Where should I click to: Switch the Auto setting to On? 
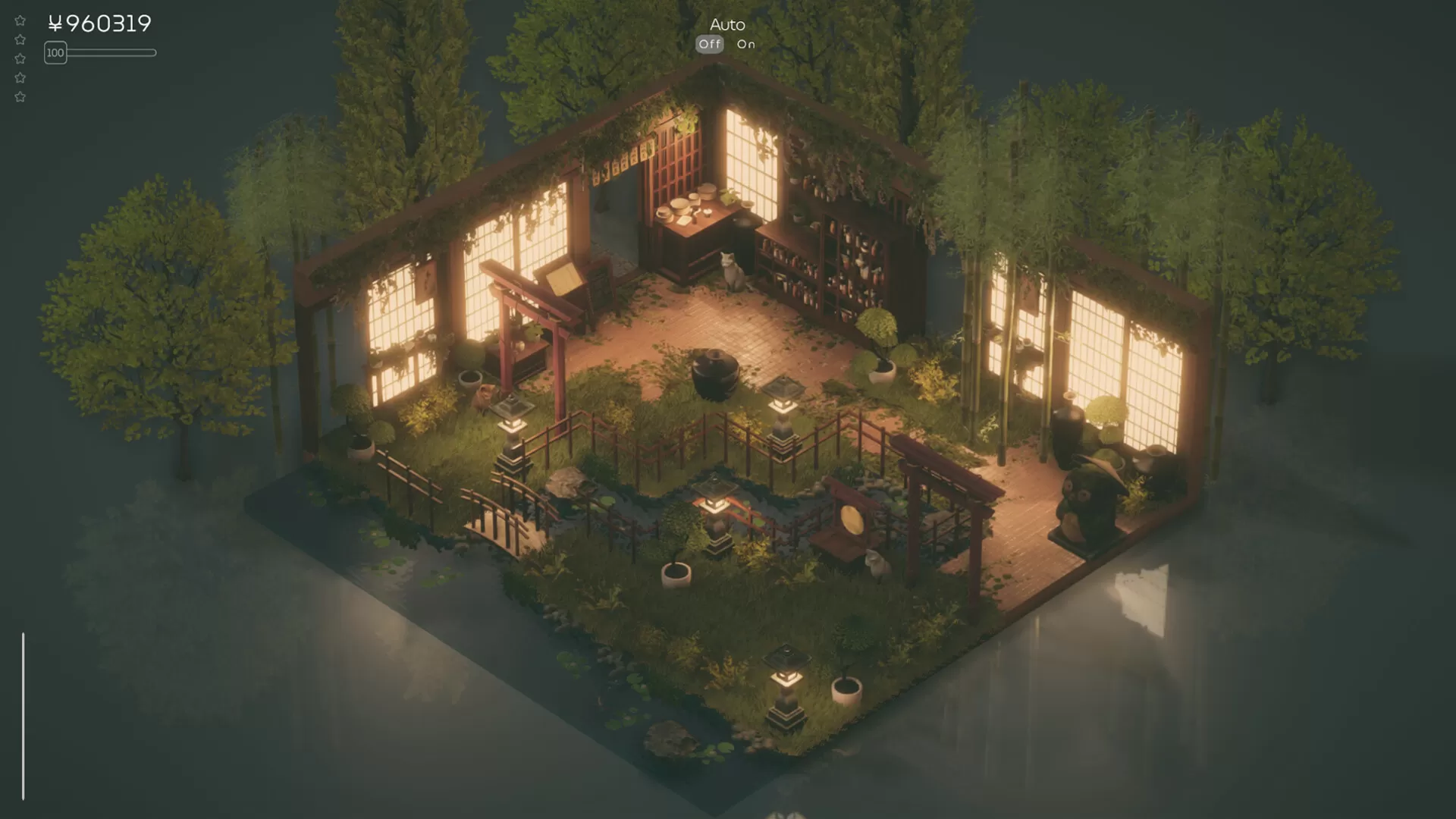coord(746,45)
